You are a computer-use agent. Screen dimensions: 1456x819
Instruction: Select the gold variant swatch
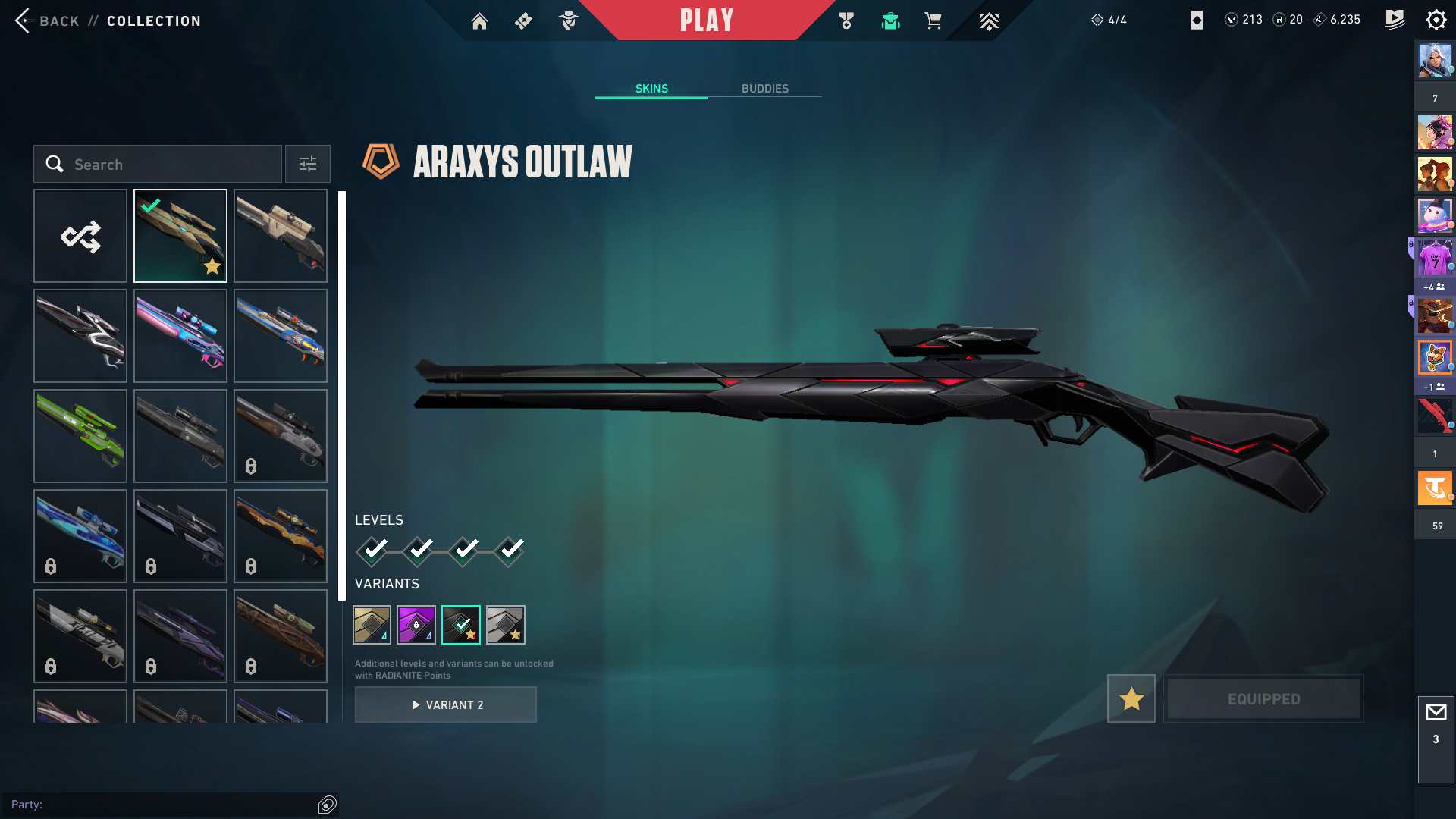(x=372, y=625)
